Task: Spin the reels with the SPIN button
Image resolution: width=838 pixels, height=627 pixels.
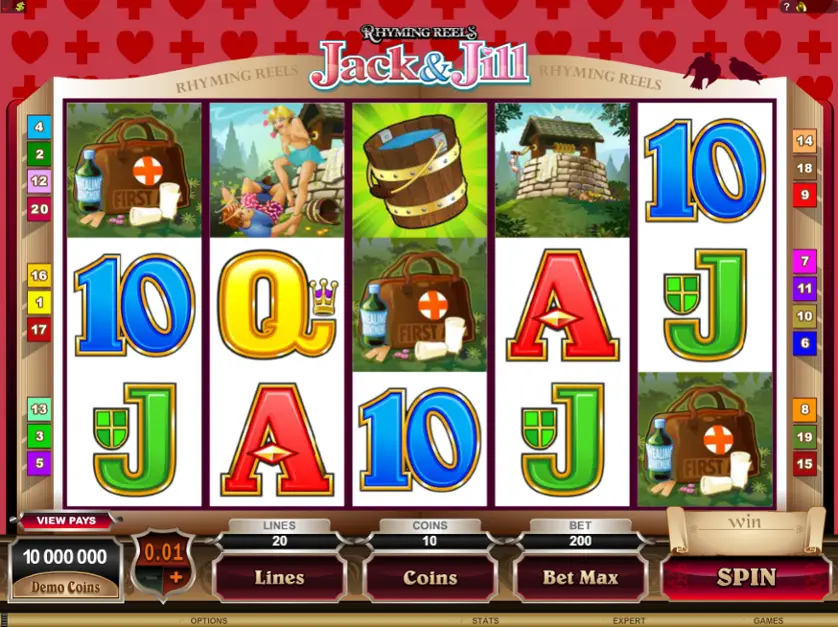Action: click(745, 577)
